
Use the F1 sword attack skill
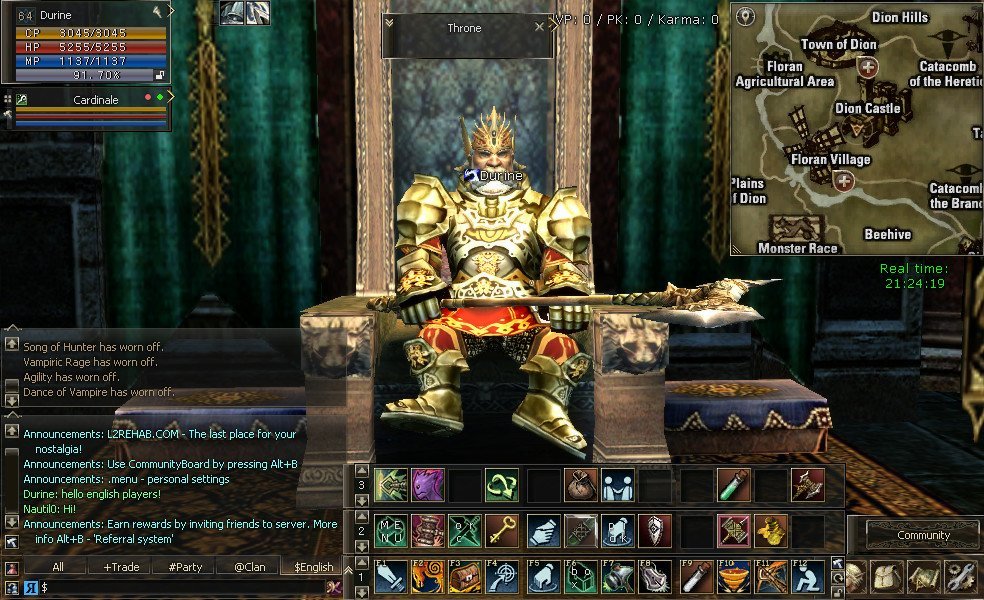click(389, 578)
